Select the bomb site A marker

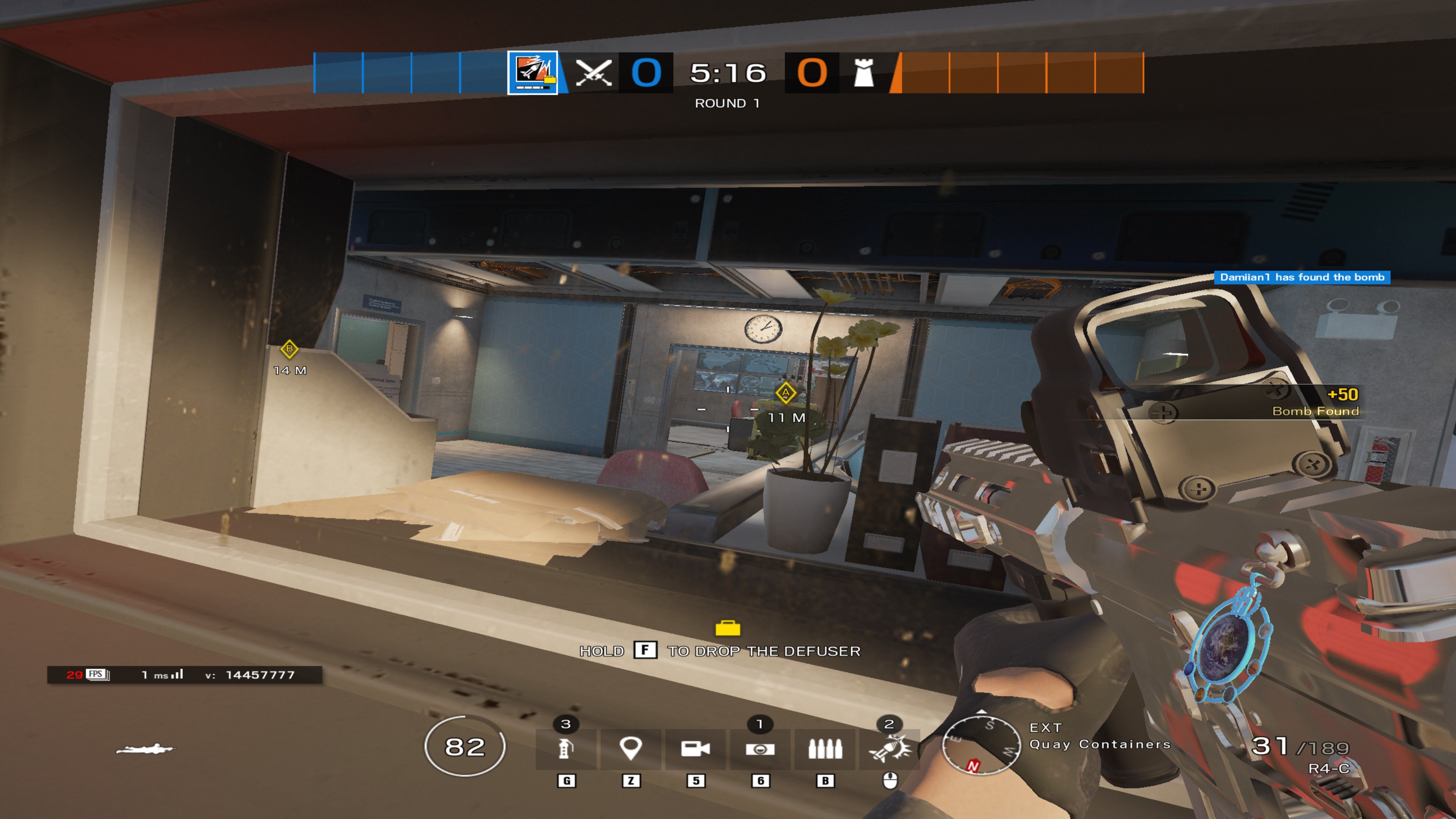[x=785, y=392]
